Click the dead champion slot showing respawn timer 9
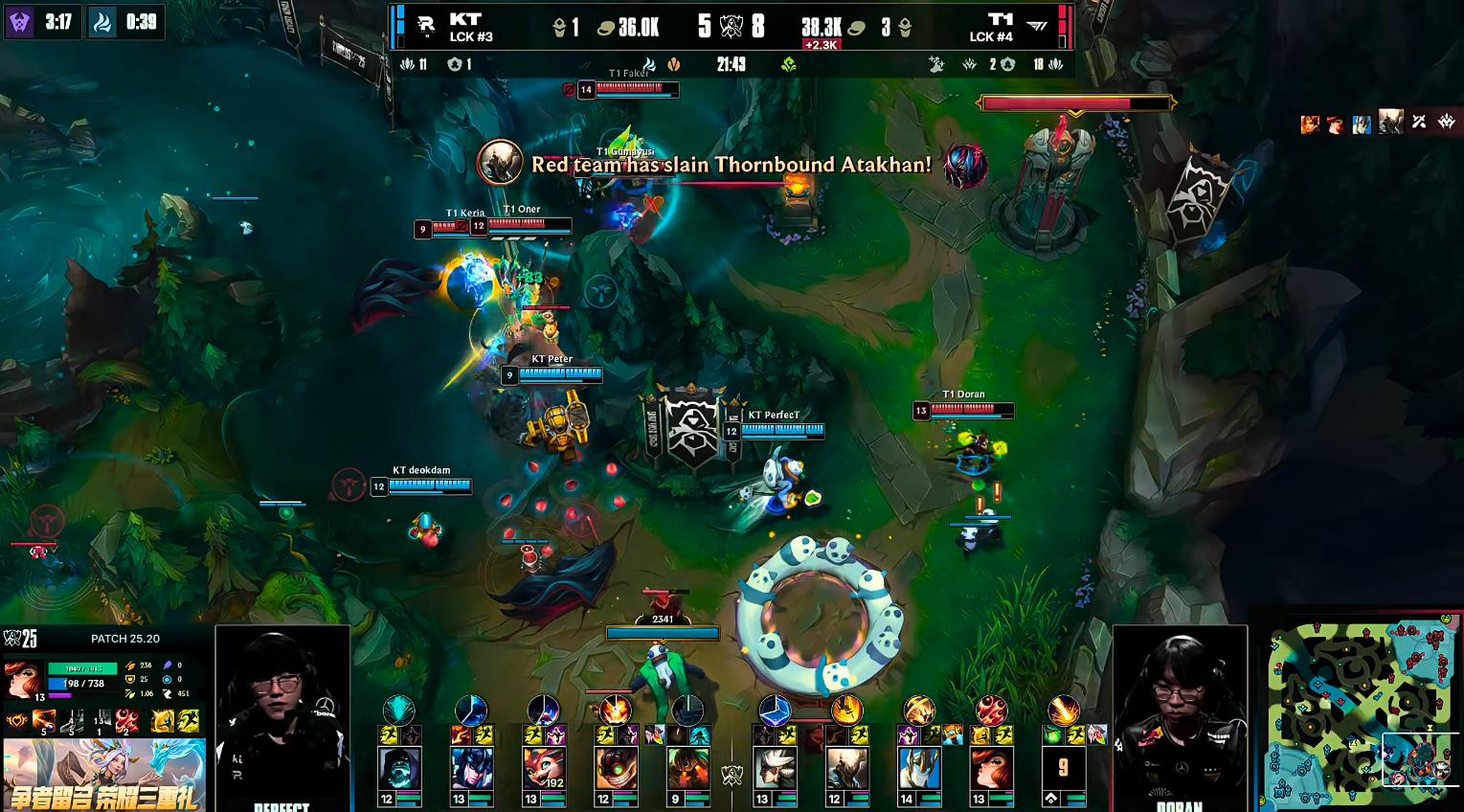The image size is (1464, 812). [1063, 767]
